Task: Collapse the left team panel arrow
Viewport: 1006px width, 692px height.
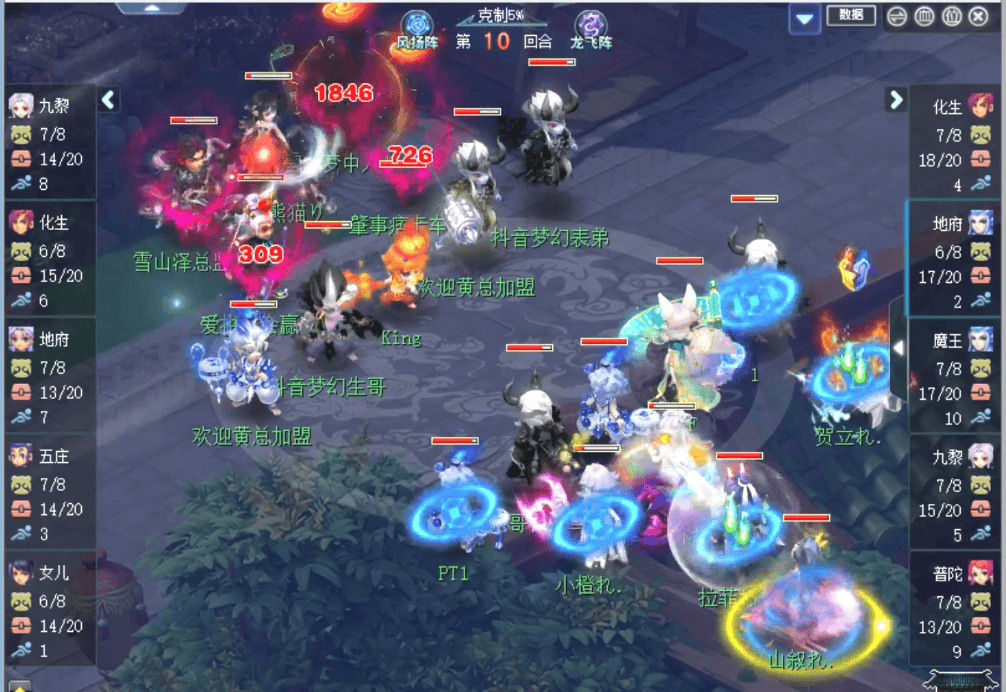Action: [x=108, y=99]
